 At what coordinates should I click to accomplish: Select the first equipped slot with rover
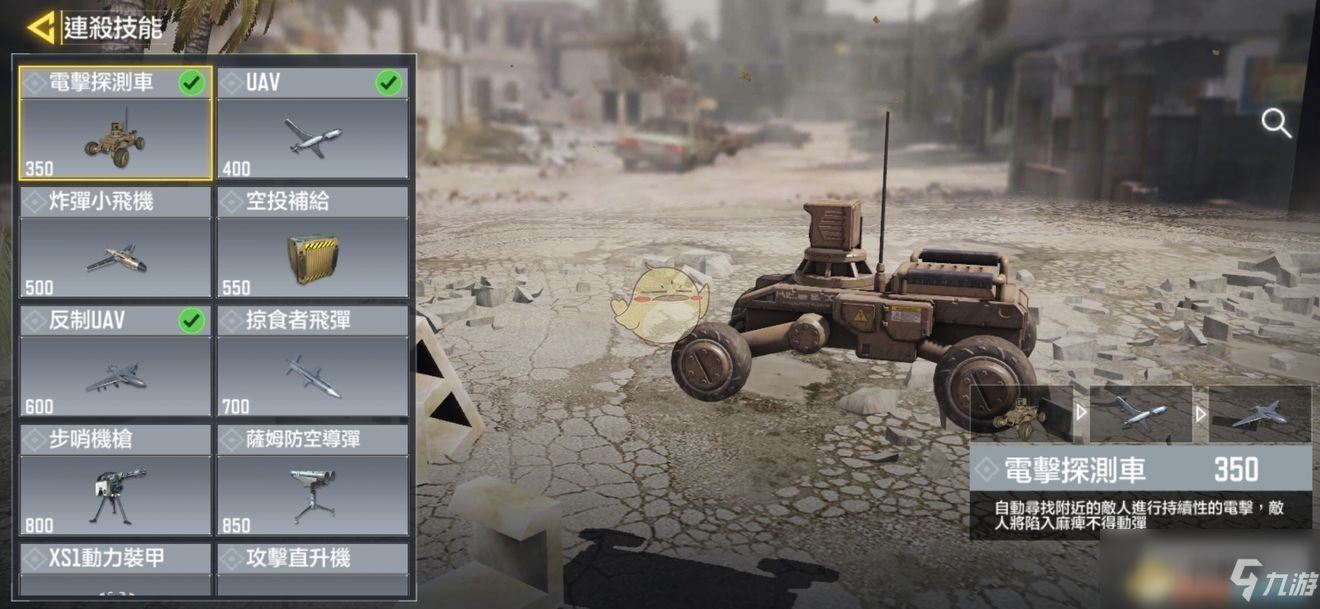(1021, 414)
